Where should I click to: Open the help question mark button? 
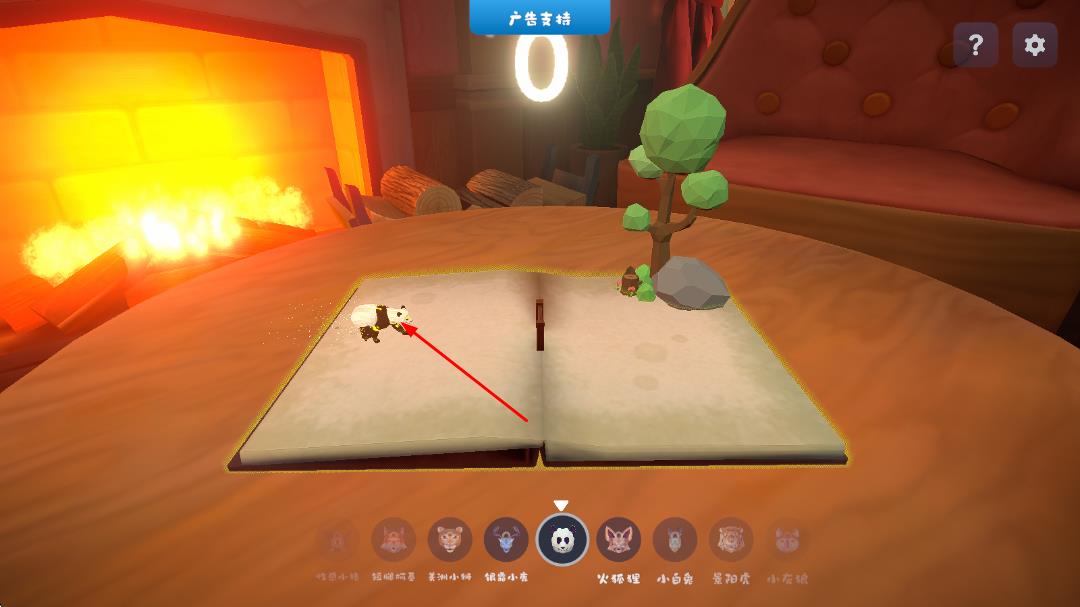975,45
